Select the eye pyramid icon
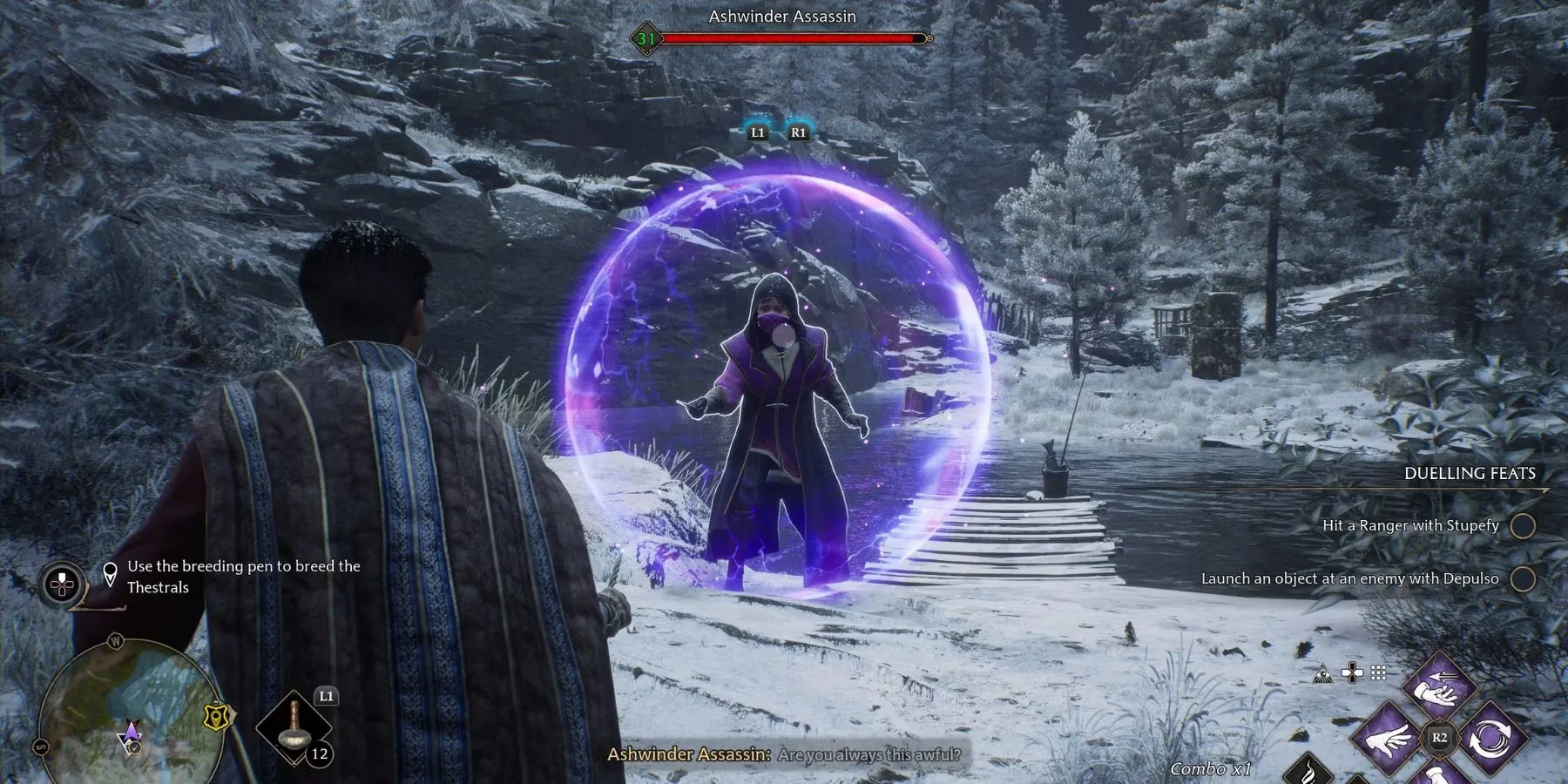 pos(1322,672)
